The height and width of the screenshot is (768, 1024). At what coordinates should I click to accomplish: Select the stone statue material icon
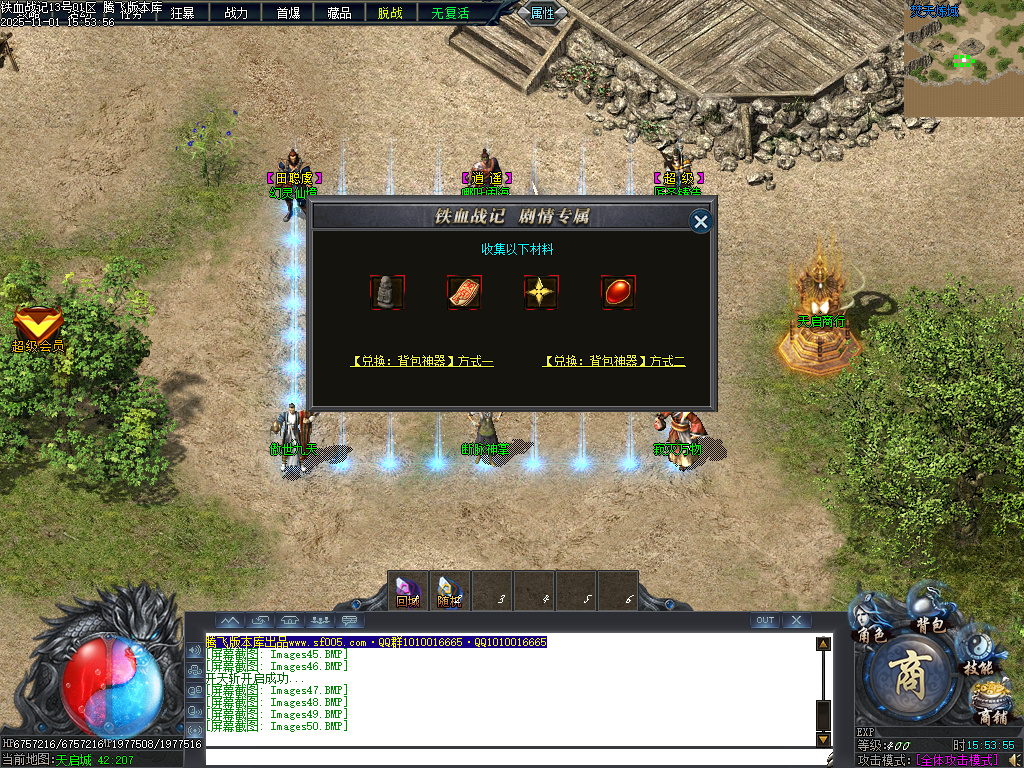[x=387, y=292]
